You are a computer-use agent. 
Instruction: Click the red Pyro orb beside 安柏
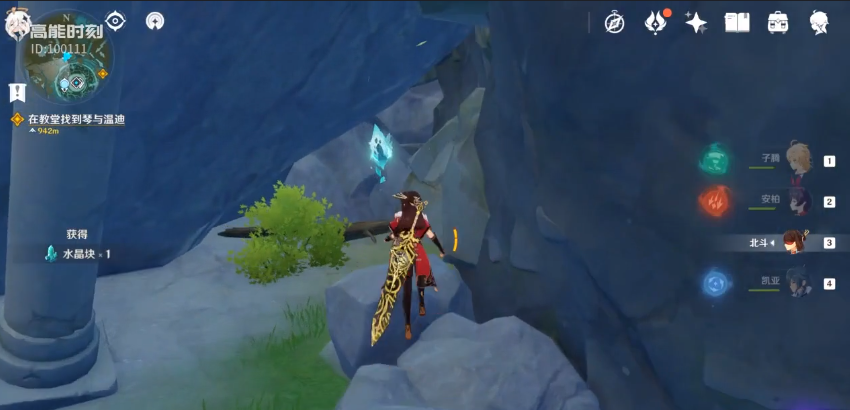716,200
